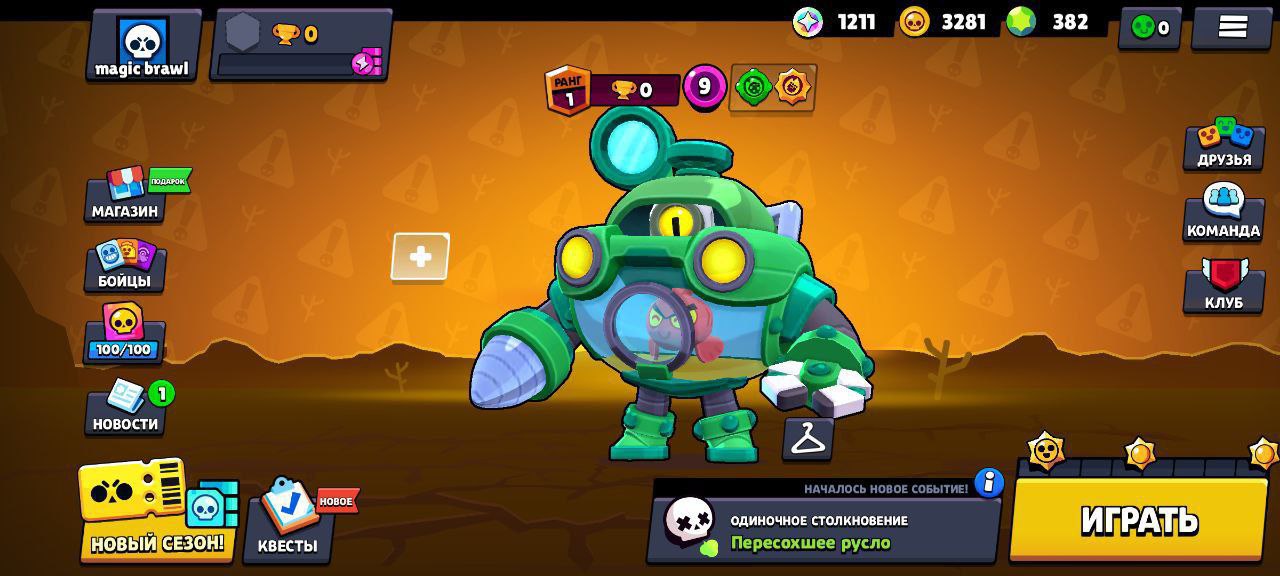
Task: View the brawler rank badge
Action: [x=569, y=91]
